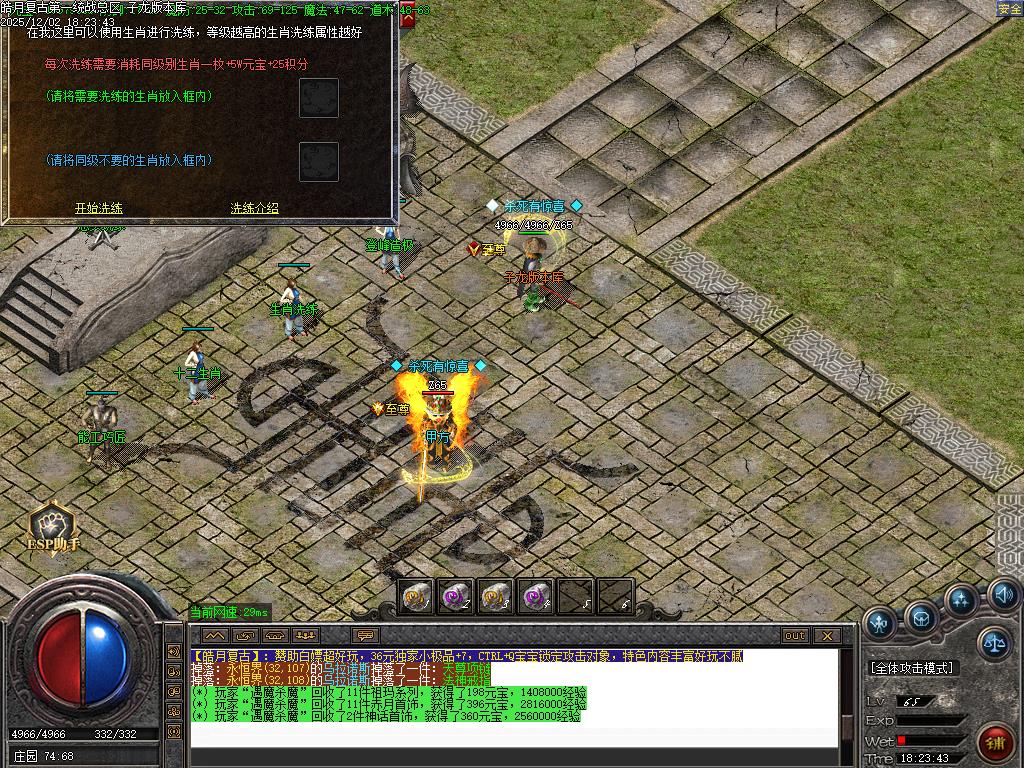Use the purple scroll in hotbar slot 2
Image resolution: width=1024 pixels, height=768 pixels.
tap(457, 597)
